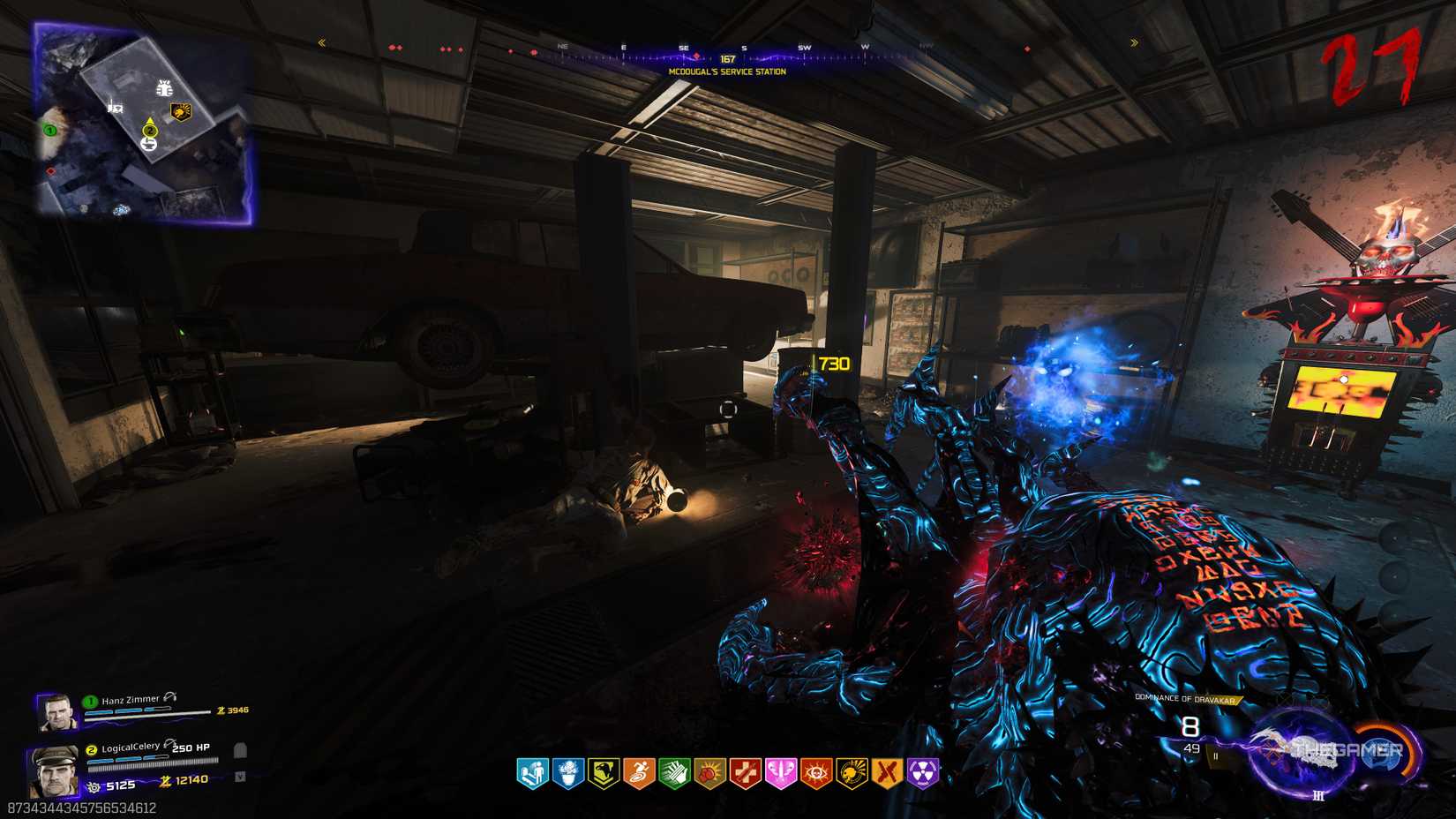Choose the green Speed Cola hand perk
1456x819 pixels.
coord(674,774)
